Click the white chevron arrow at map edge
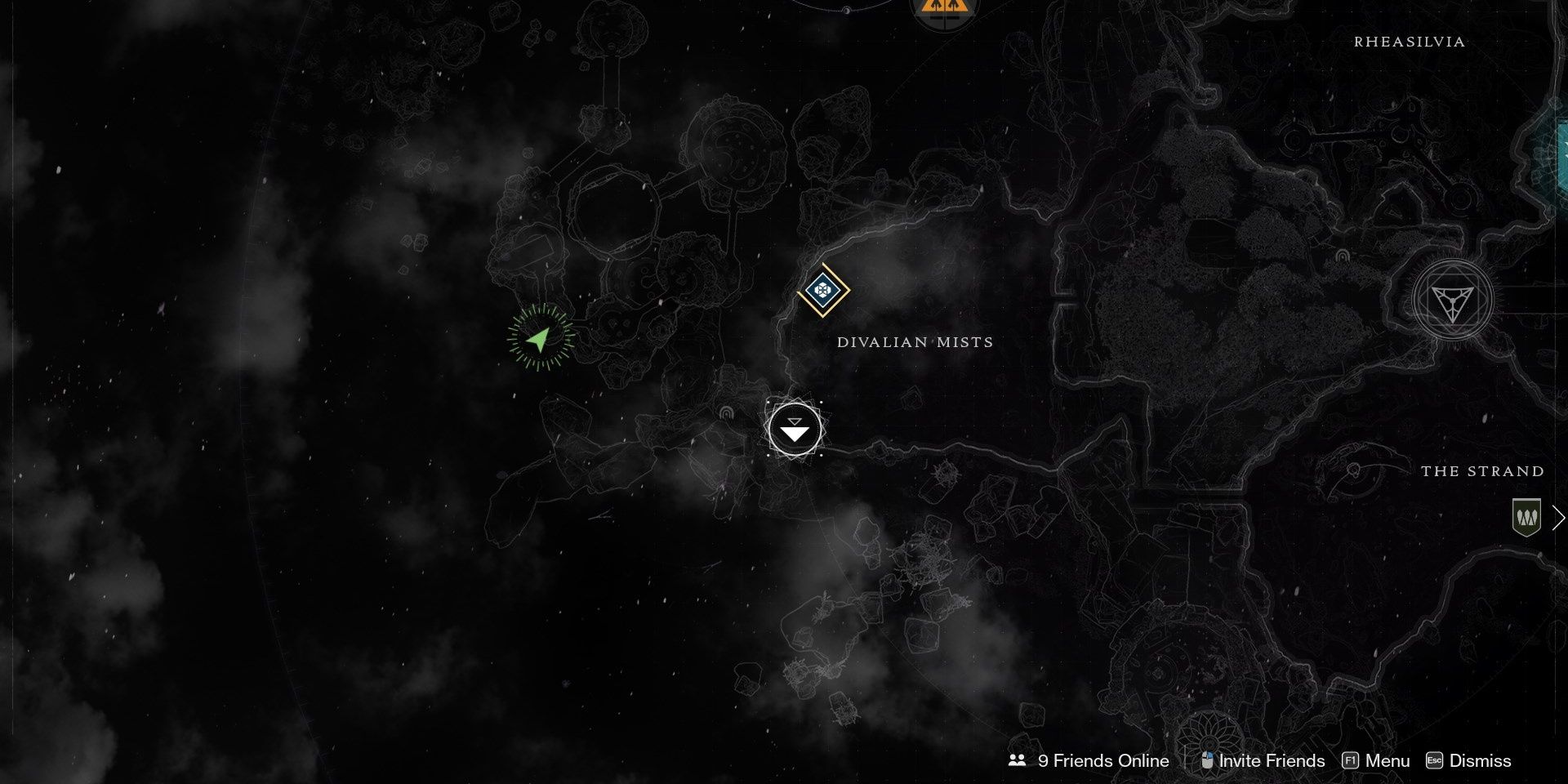The image size is (1568, 784). pyautogui.click(x=1558, y=518)
